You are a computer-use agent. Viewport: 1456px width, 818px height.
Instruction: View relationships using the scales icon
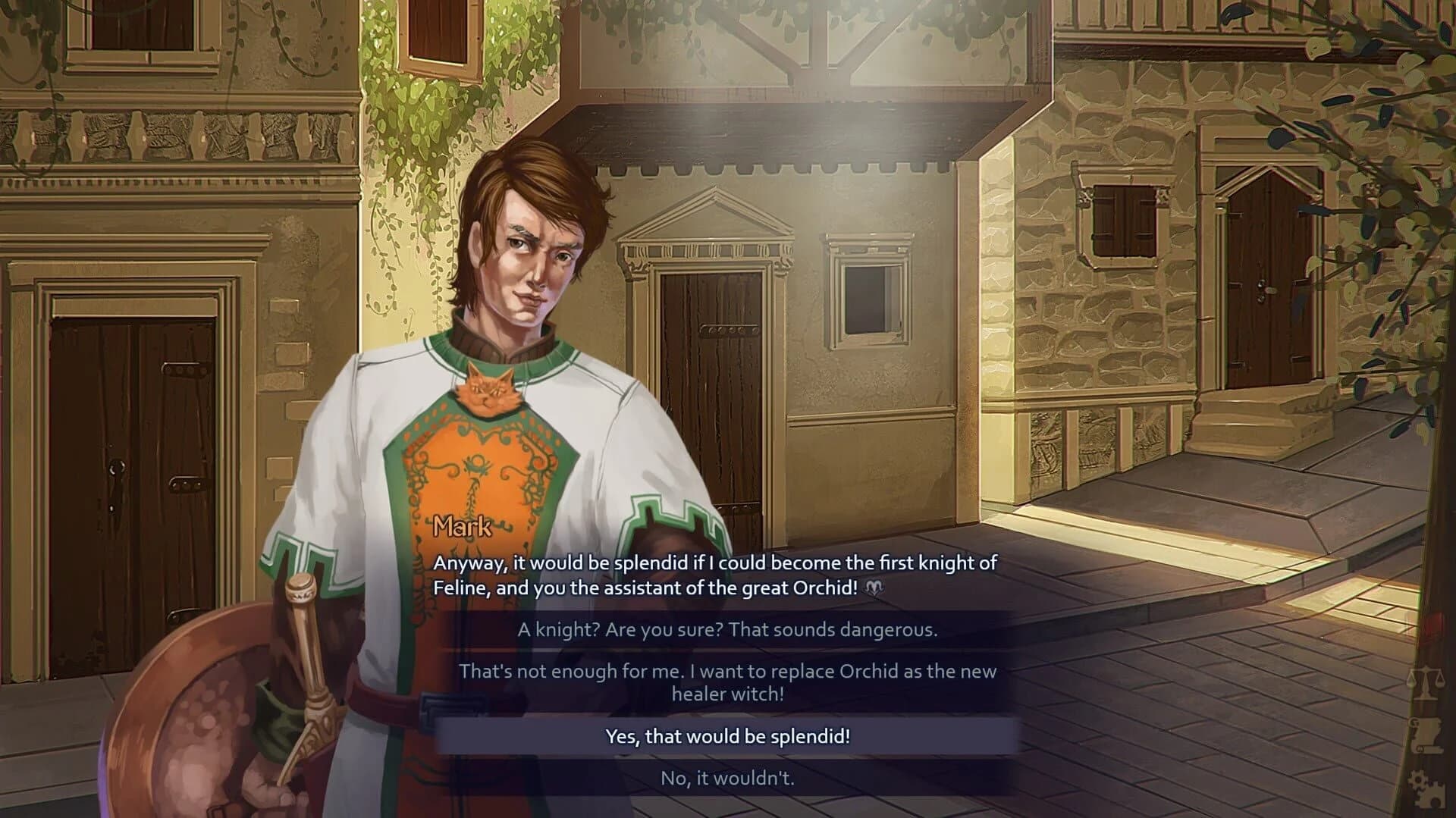click(1426, 679)
